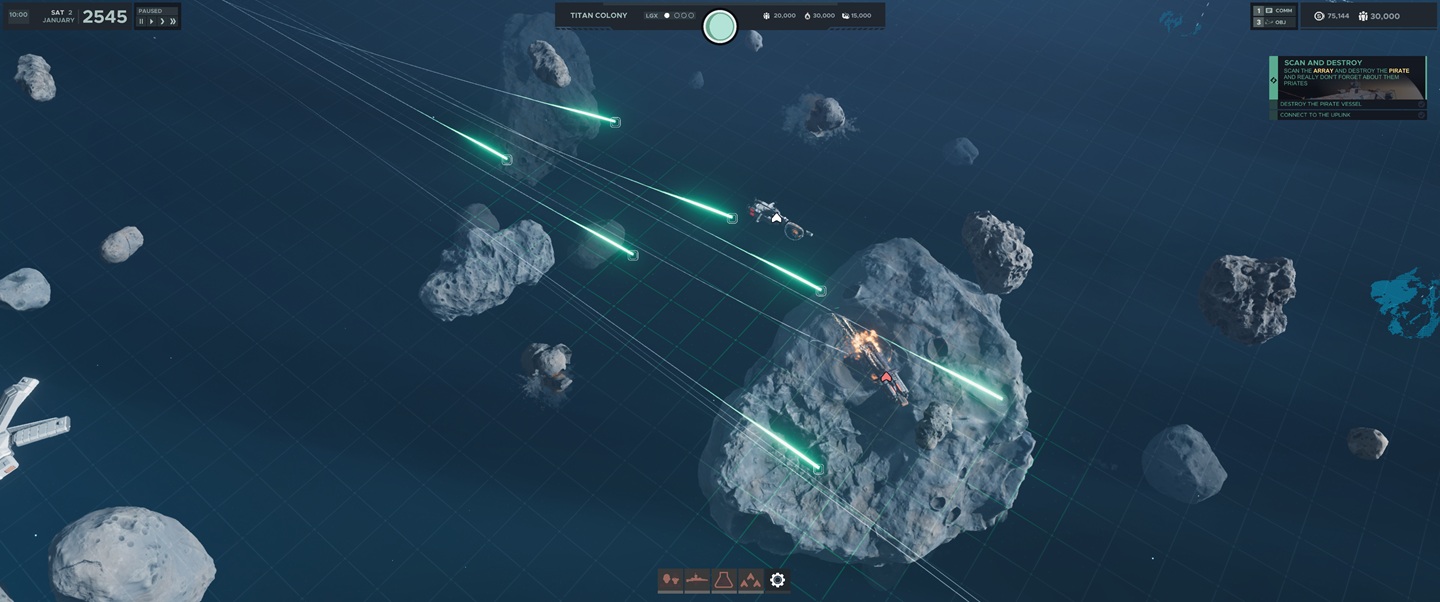Select the Destroy the Pirate Vessel objective
1440x602 pixels.
[x=1350, y=104]
